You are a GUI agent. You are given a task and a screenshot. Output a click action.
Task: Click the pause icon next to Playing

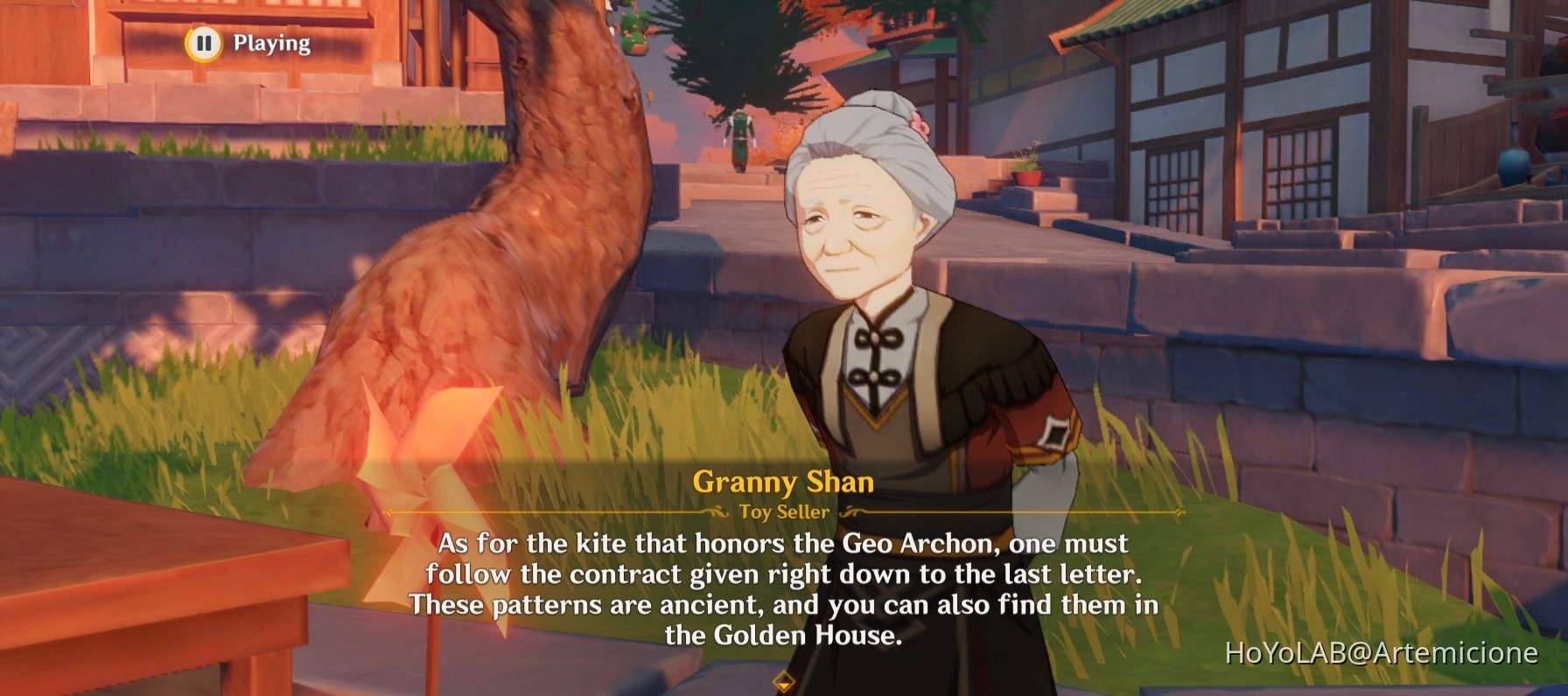[x=202, y=41]
